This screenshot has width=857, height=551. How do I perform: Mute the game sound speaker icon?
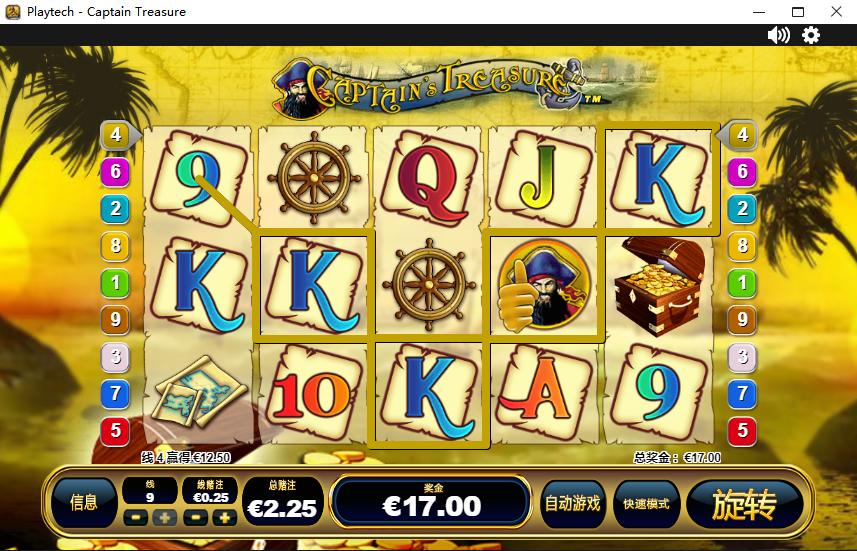click(778, 35)
